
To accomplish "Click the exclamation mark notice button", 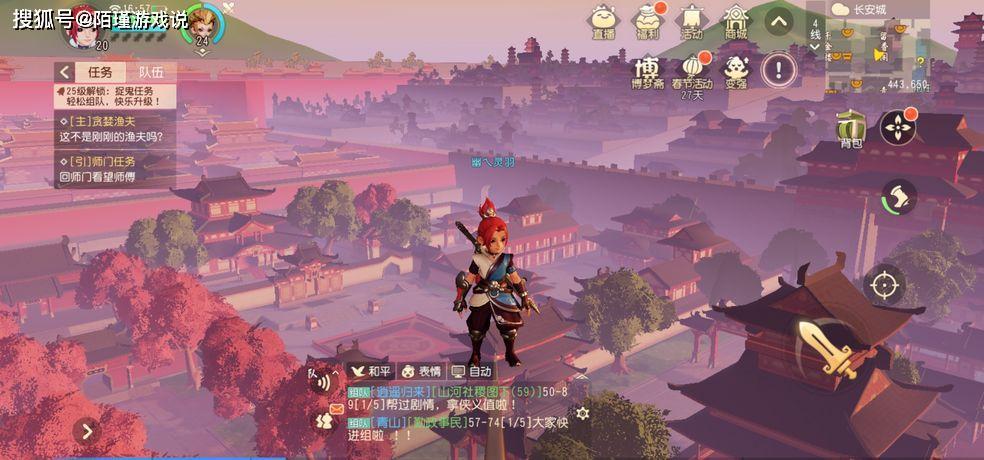I will pos(779,68).
